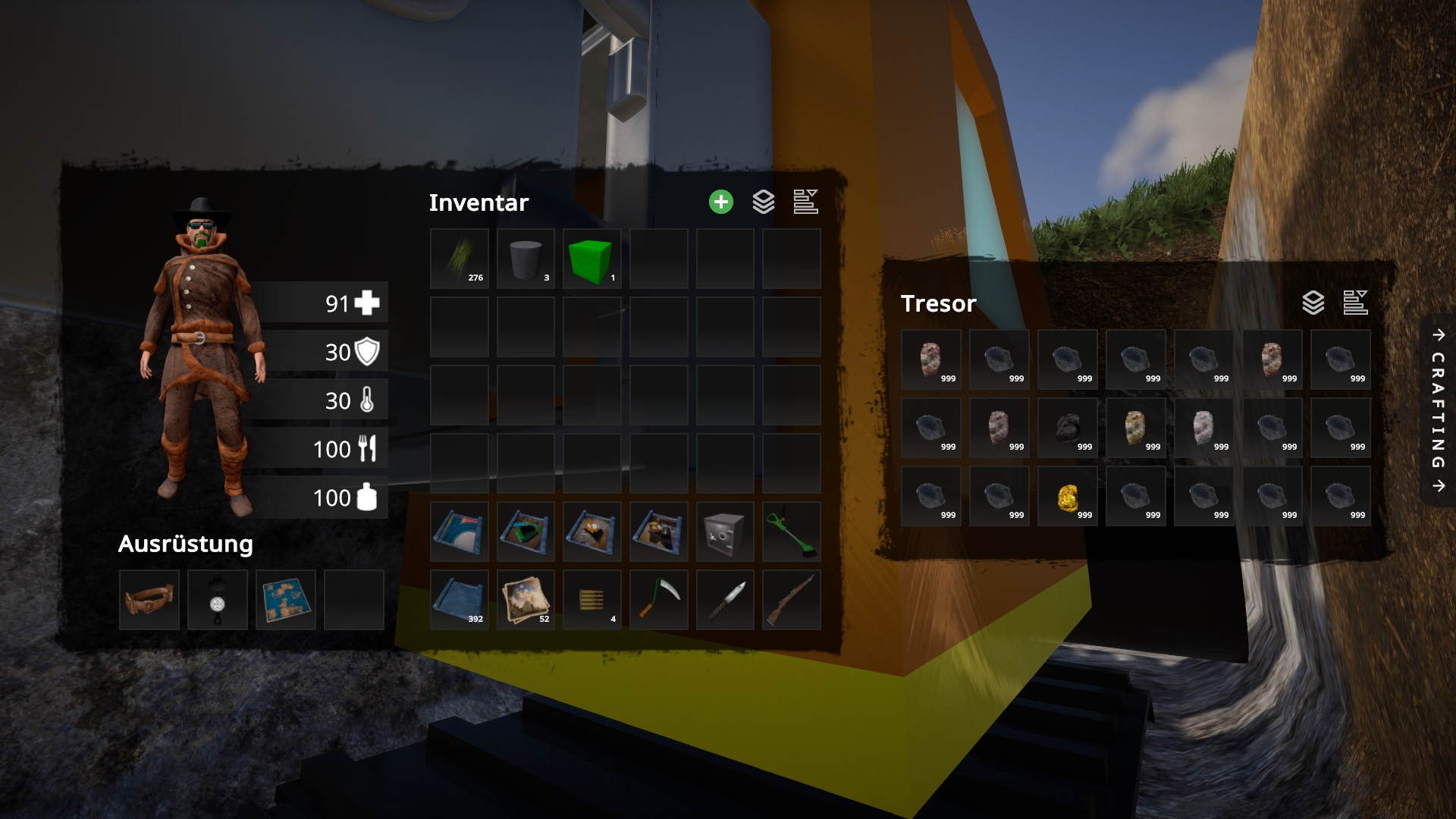Open the vertical CRAFTING tab
Viewport: 1456px width, 819px height.
1438,410
